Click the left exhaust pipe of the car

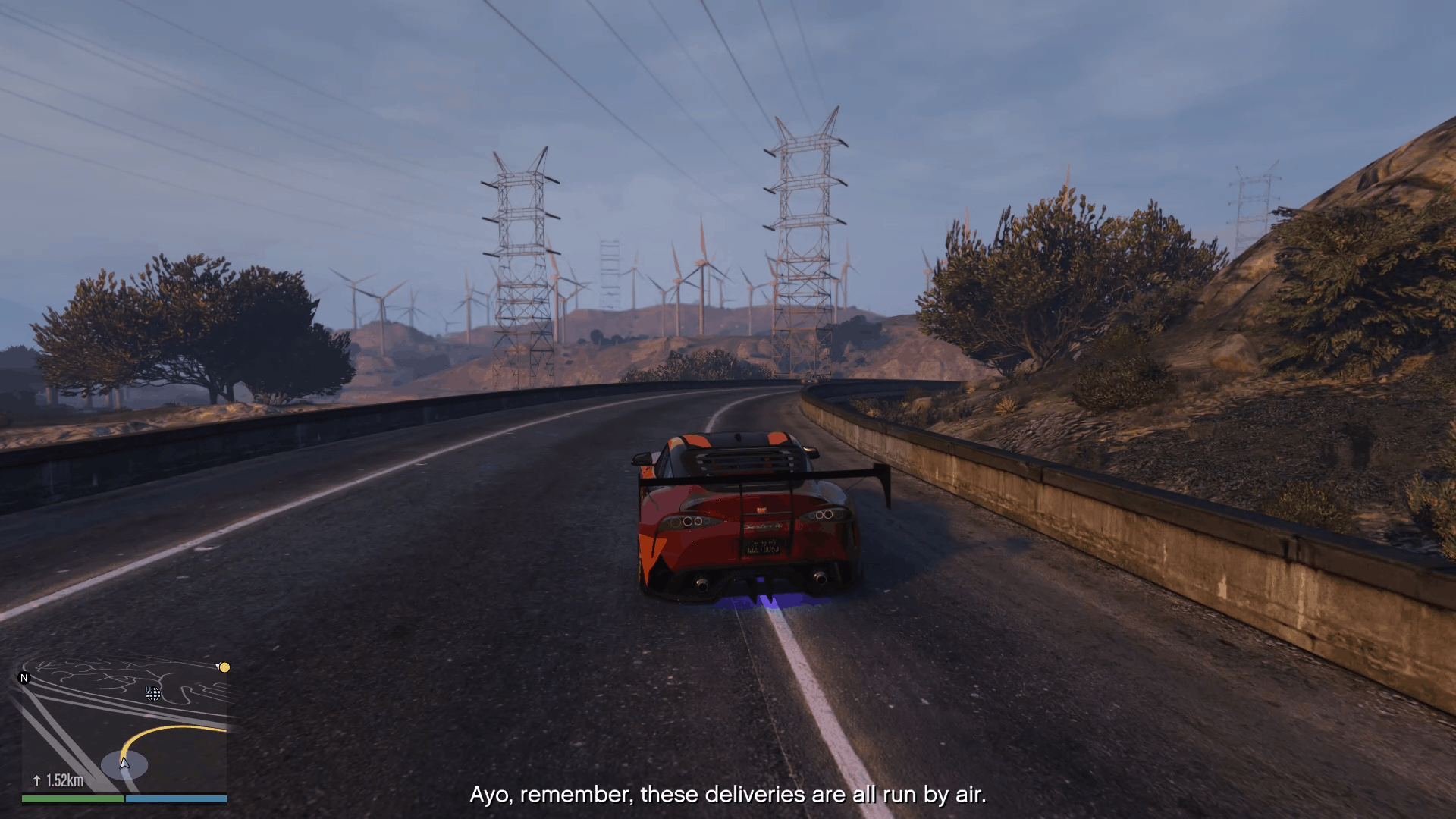702,585
